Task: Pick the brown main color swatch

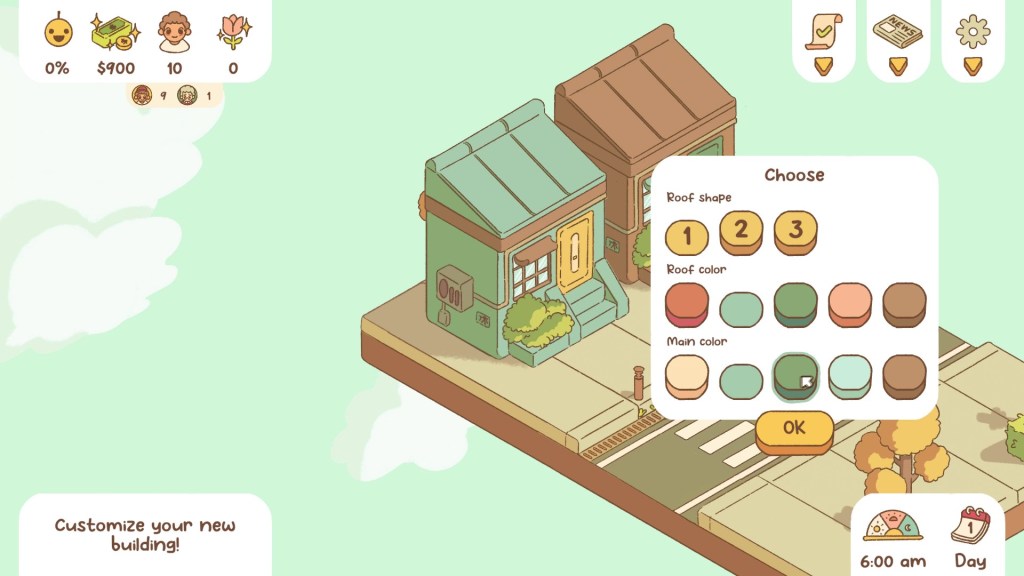Action: 904,375
